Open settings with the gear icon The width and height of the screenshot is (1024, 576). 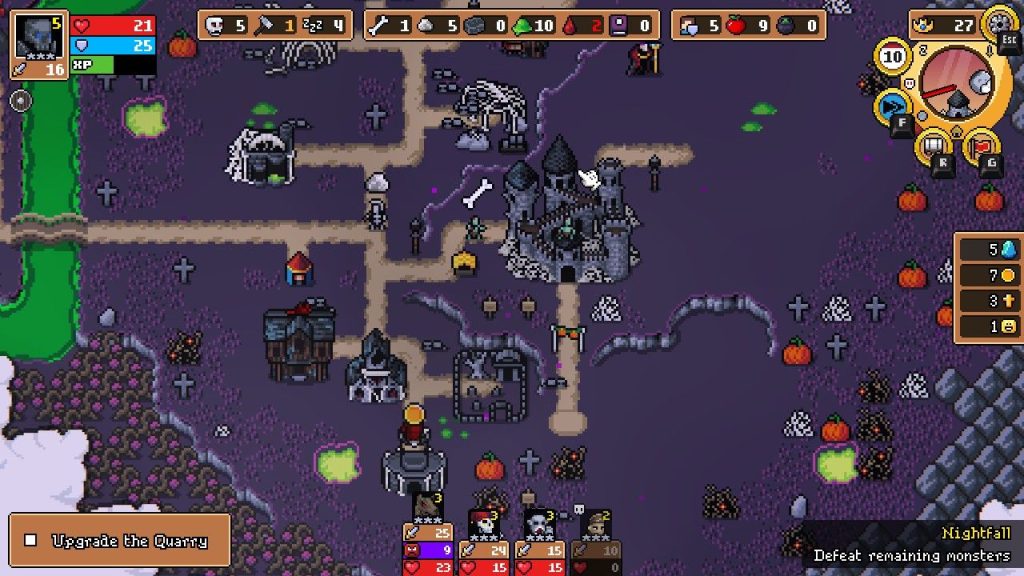point(998,22)
